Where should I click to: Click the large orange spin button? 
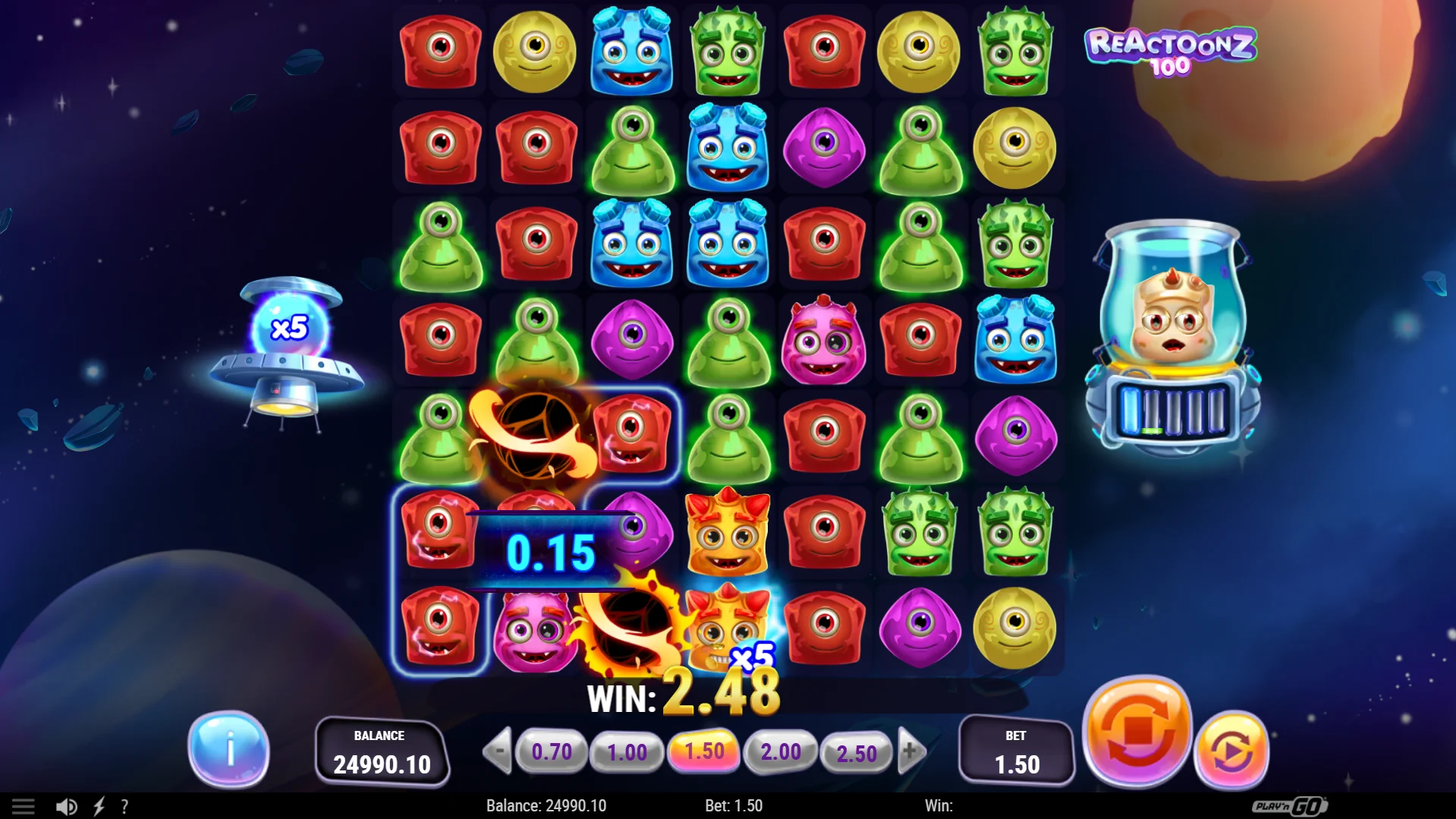coord(1137,731)
